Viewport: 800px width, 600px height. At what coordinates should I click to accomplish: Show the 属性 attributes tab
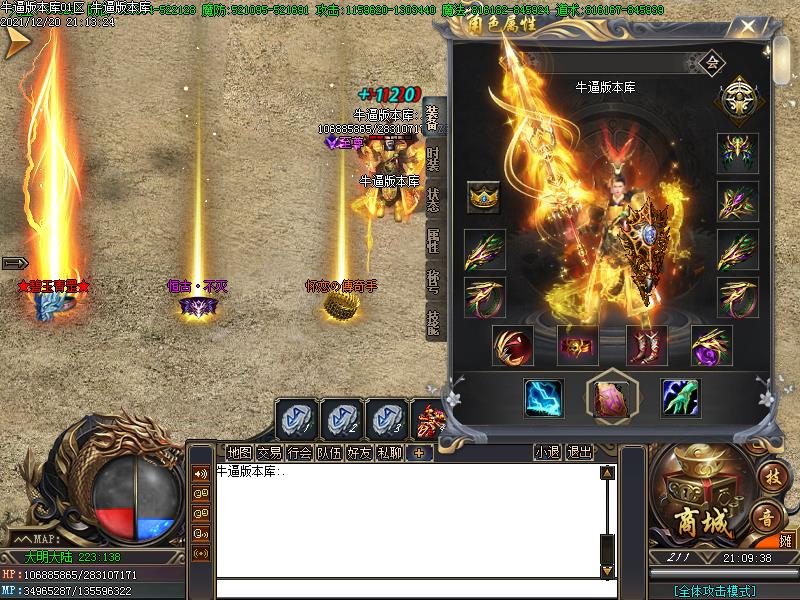(433, 241)
